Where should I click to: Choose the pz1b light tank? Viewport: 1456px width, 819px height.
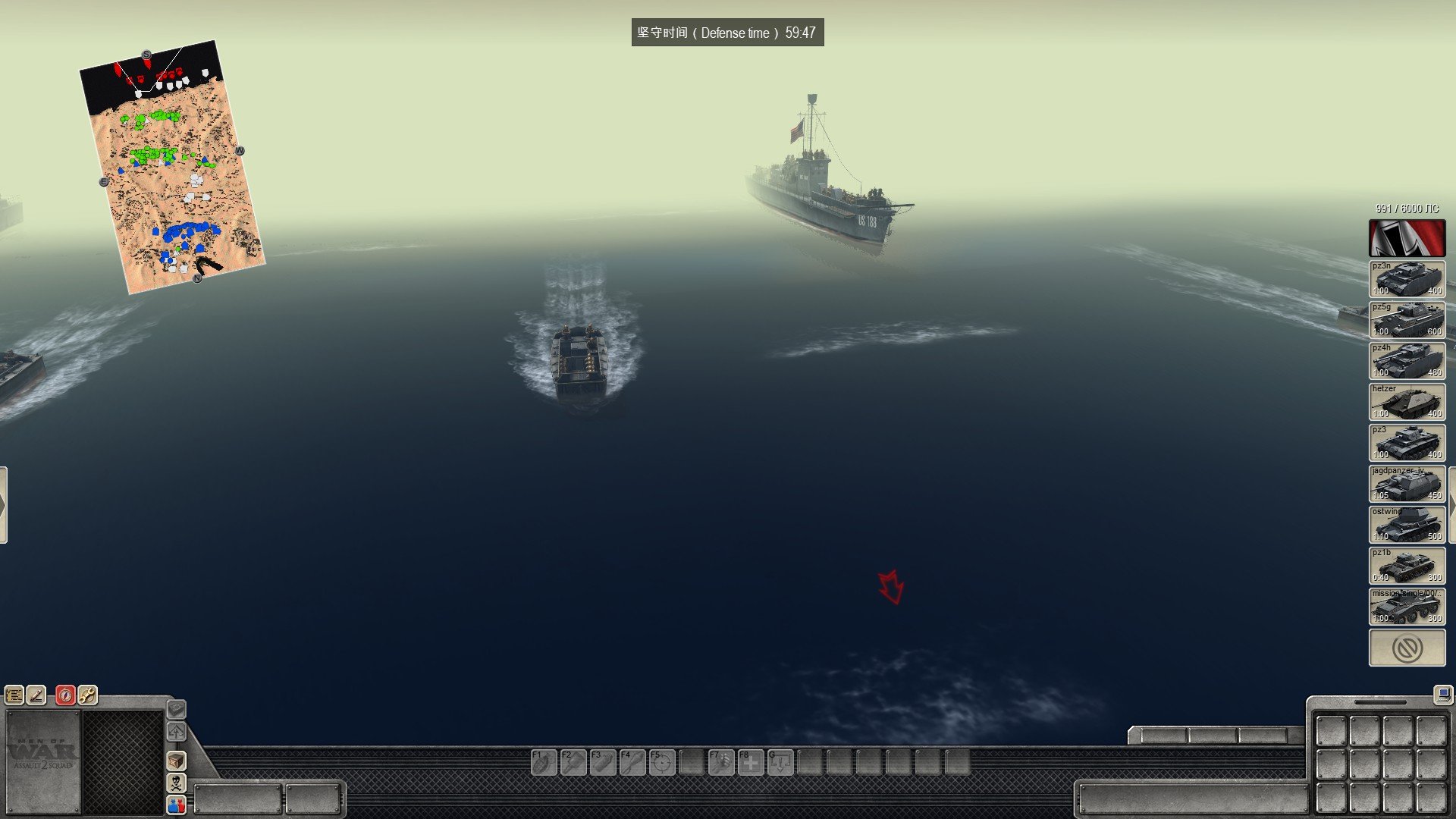pos(1407,566)
